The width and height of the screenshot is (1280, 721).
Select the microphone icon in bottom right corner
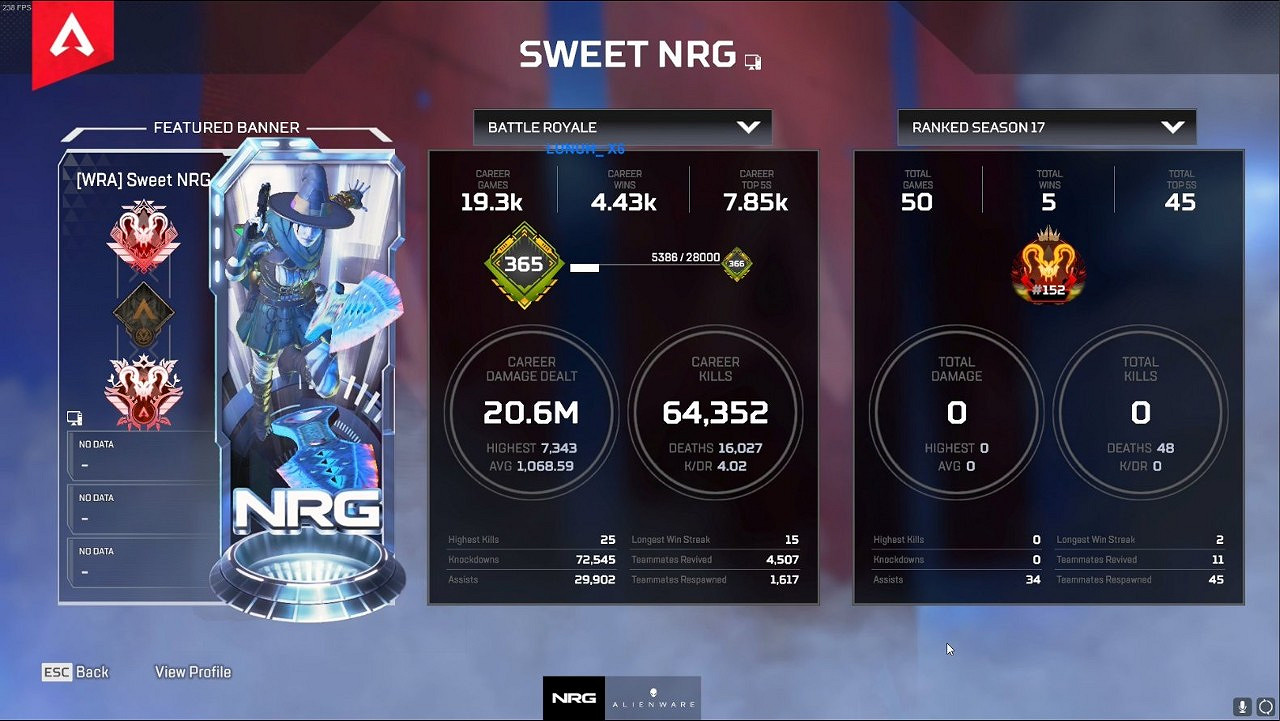[x=1242, y=707]
